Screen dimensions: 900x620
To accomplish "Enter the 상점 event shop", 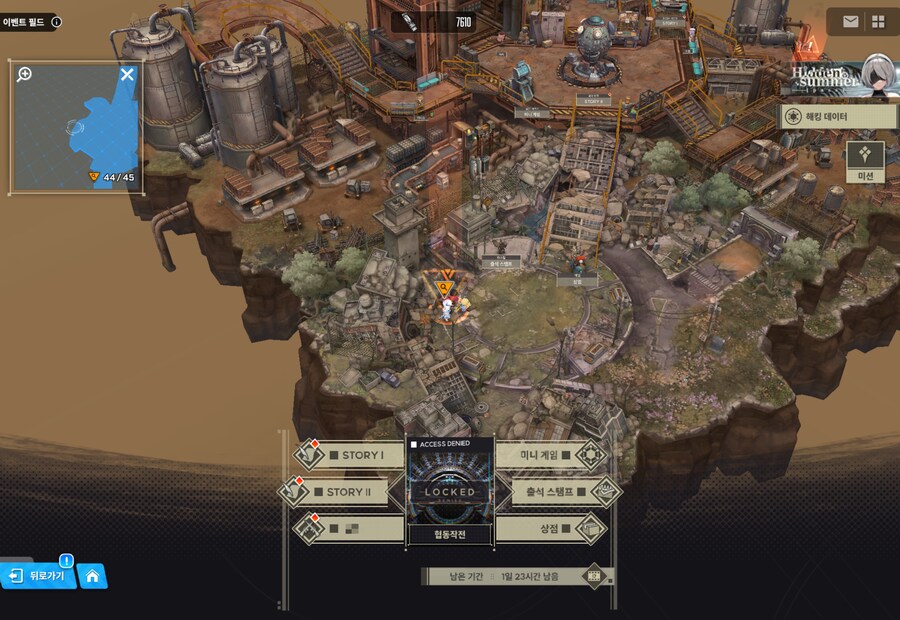I will (552, 528).
